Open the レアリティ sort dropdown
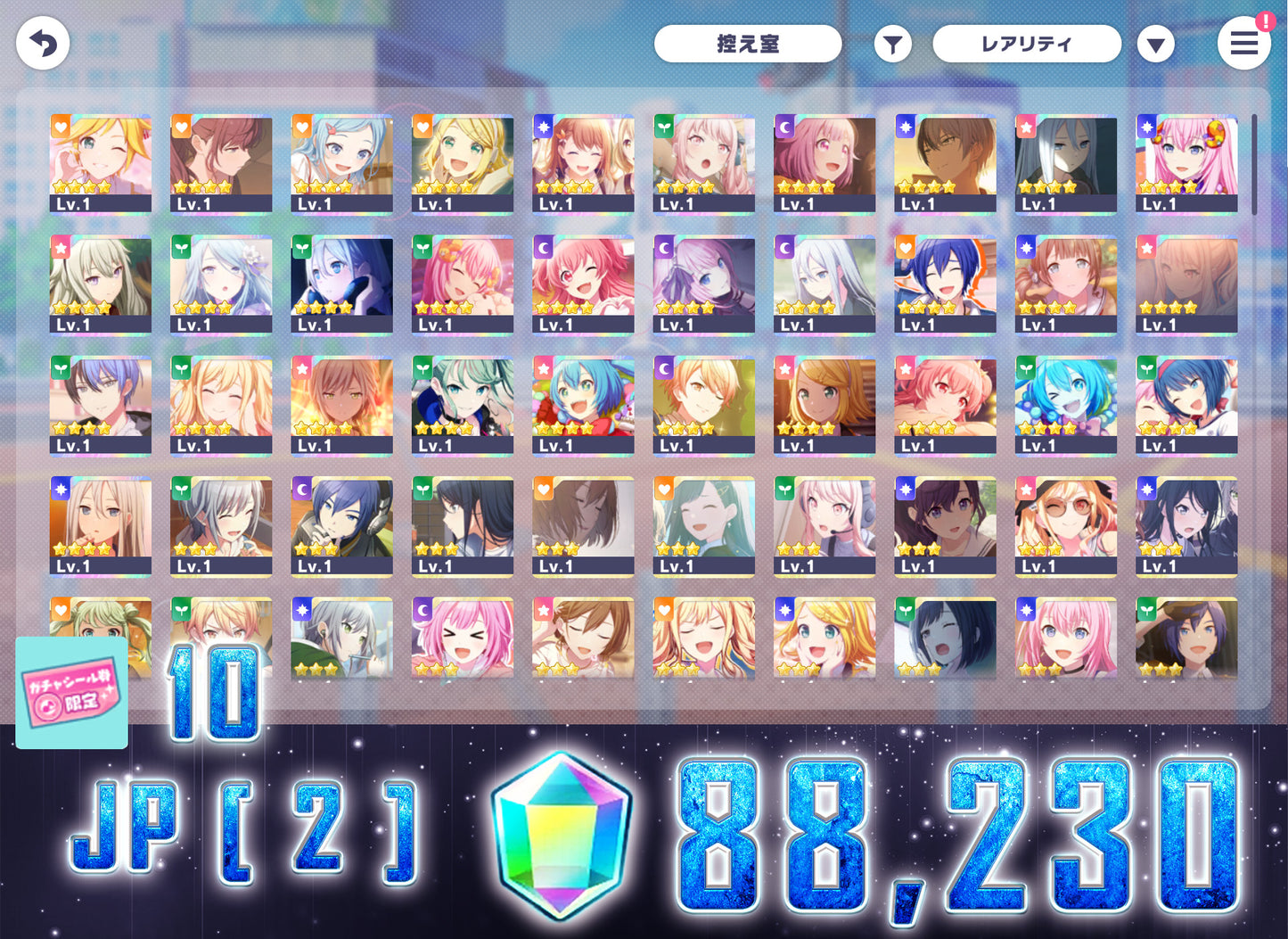The width and height of the screenshot is (1288, 939). pos(1027,43)
